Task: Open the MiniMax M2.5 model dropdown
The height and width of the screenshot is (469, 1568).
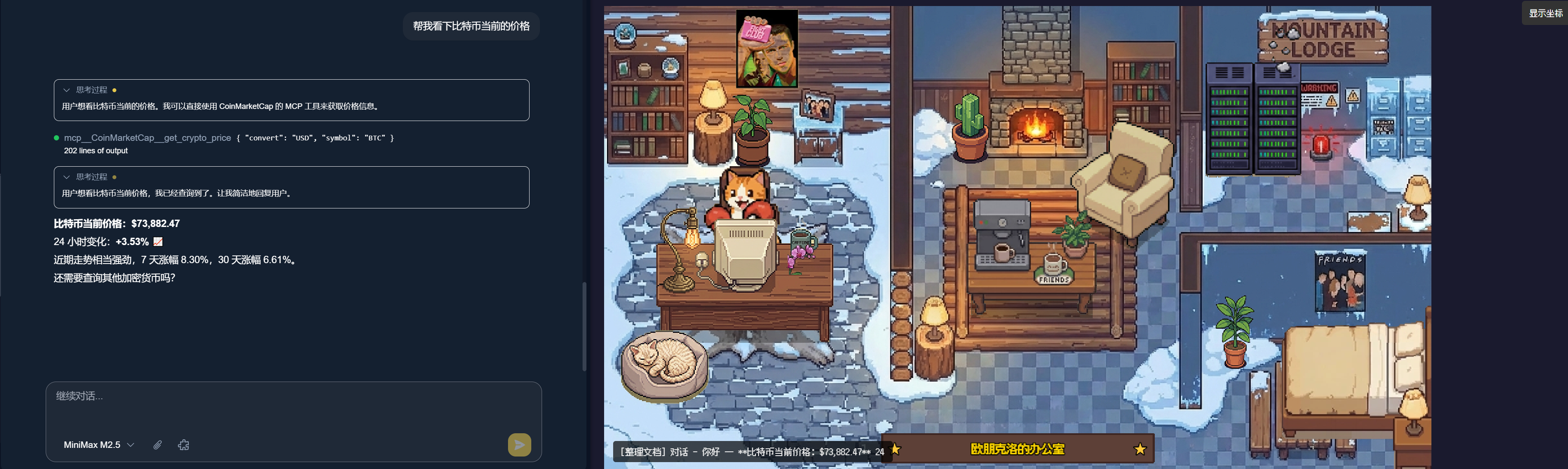Action: (x=99, y=445)
